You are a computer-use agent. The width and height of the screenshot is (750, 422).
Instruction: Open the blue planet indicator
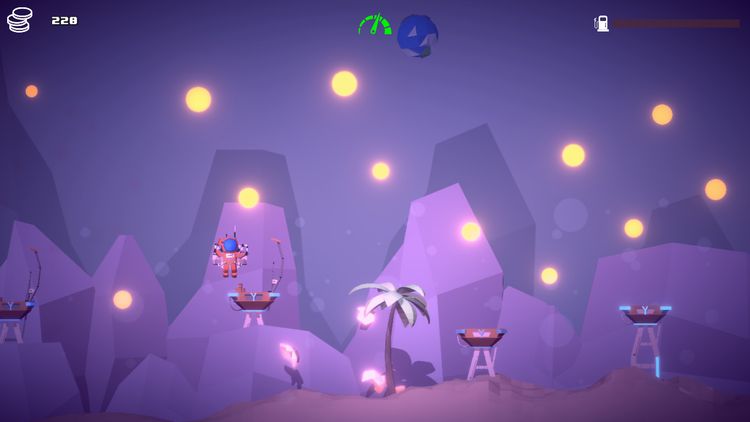[x=417, y=34]
